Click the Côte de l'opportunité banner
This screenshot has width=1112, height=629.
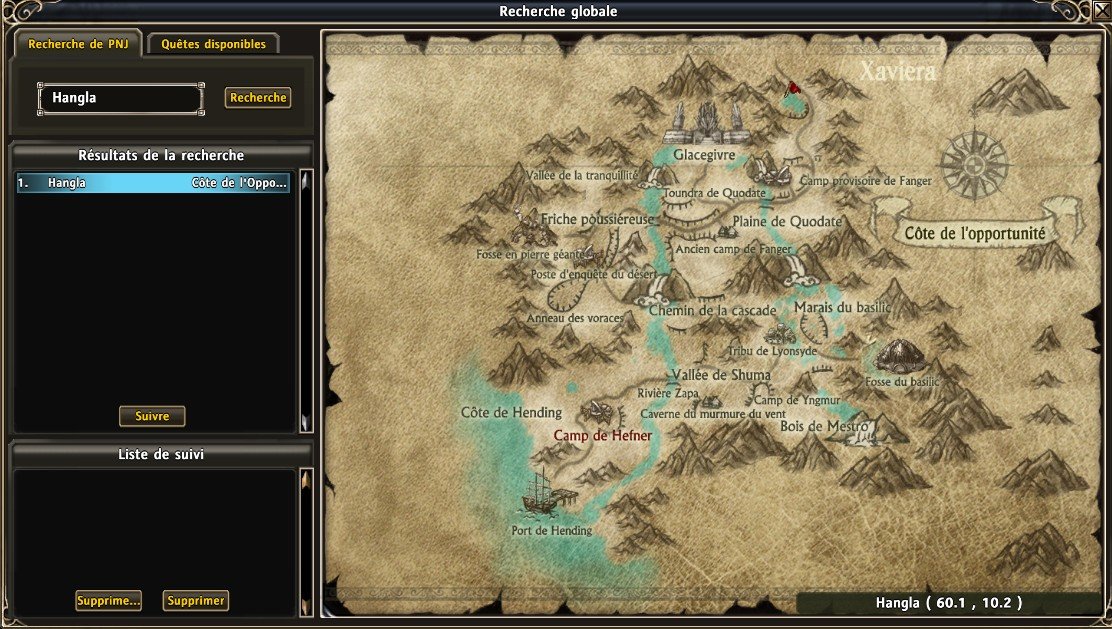(x=974, y=233)
